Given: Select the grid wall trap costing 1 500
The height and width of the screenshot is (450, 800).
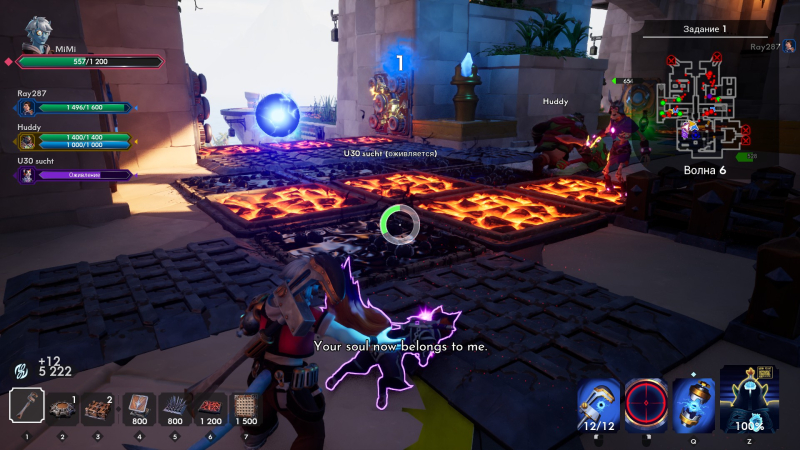Looking at the screenshot, I should pyautogui.click(x=245, y=405).
